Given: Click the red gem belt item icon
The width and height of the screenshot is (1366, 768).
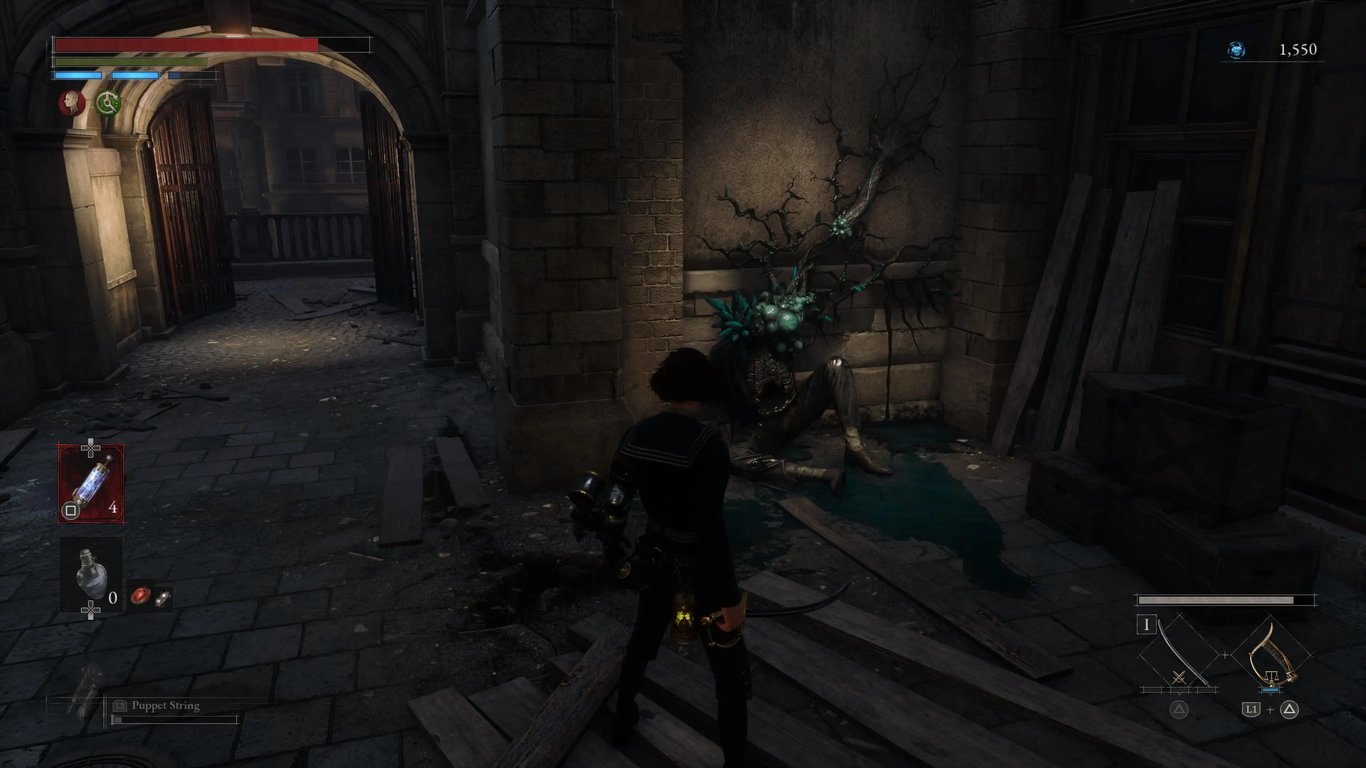Looking at the screenshot, I should tap(140, 596).
